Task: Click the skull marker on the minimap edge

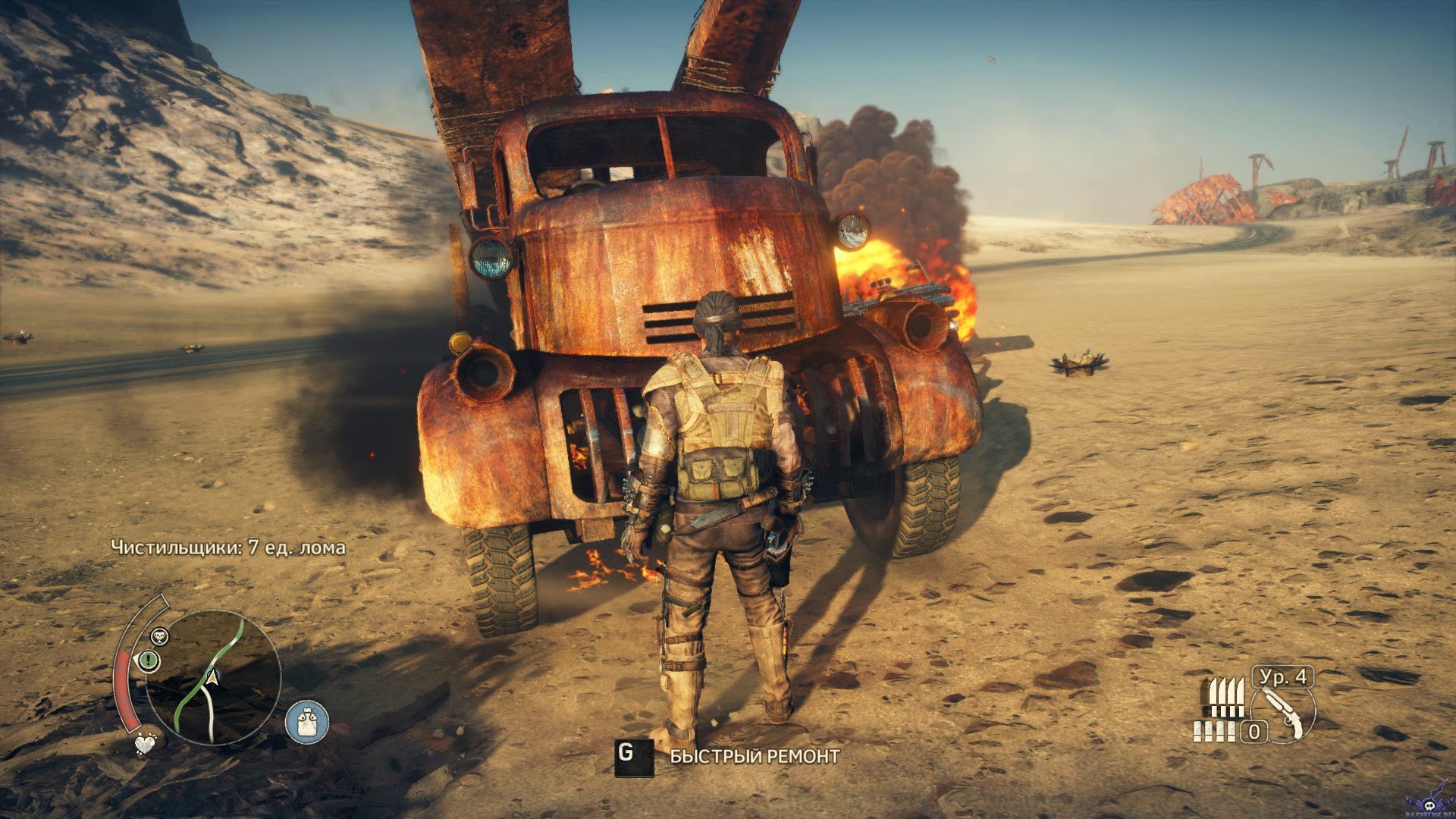Action: [159, 635]
